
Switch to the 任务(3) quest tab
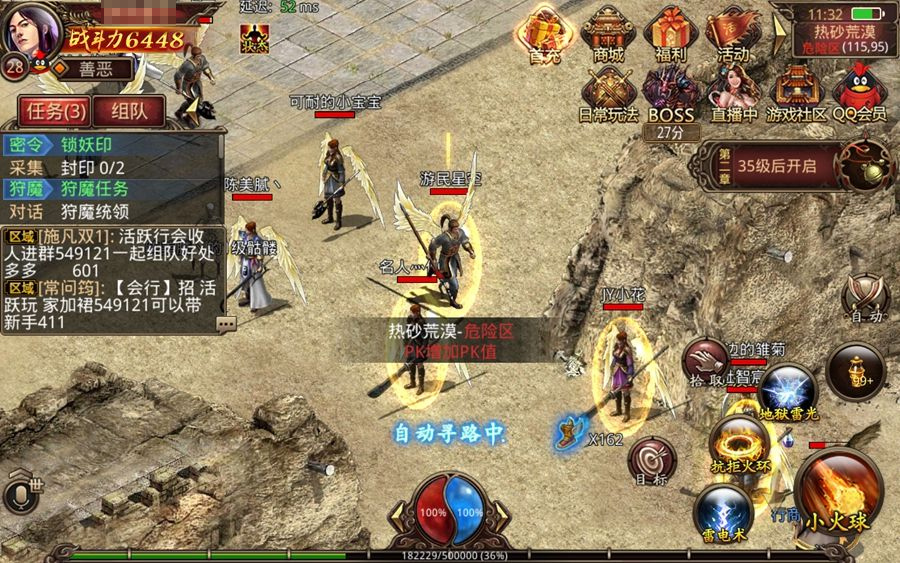click(x=52, y=111)
